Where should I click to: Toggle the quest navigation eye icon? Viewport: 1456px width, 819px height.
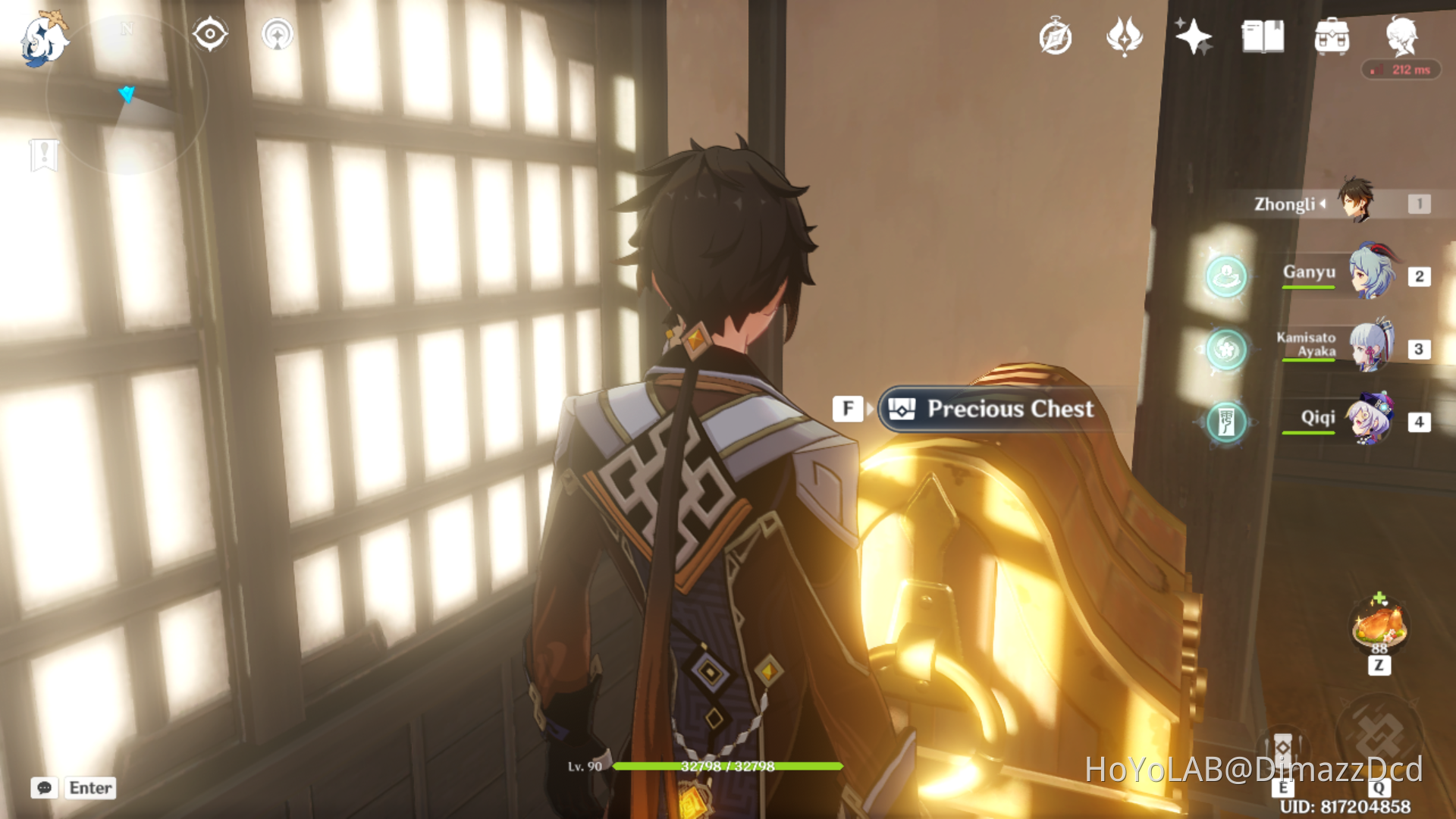[x=210, y=33]
